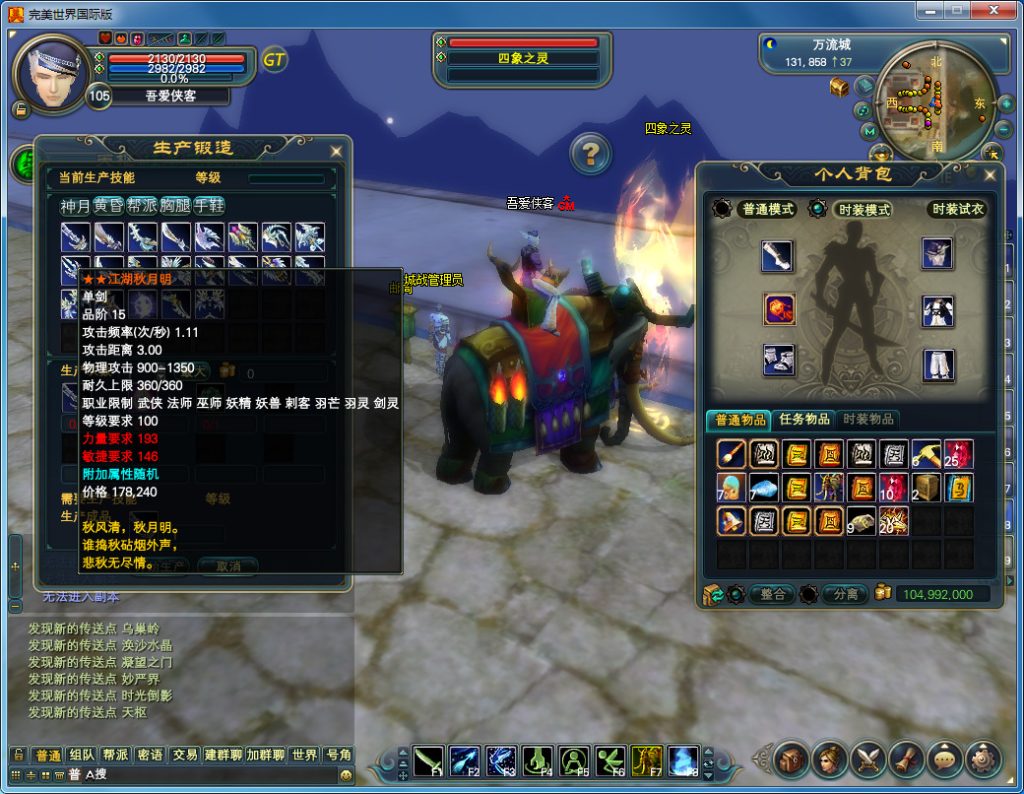This screenshot has height=794, width=1024.
Task: Select the paintbrush item in the bag
Action: pos(731,454)
